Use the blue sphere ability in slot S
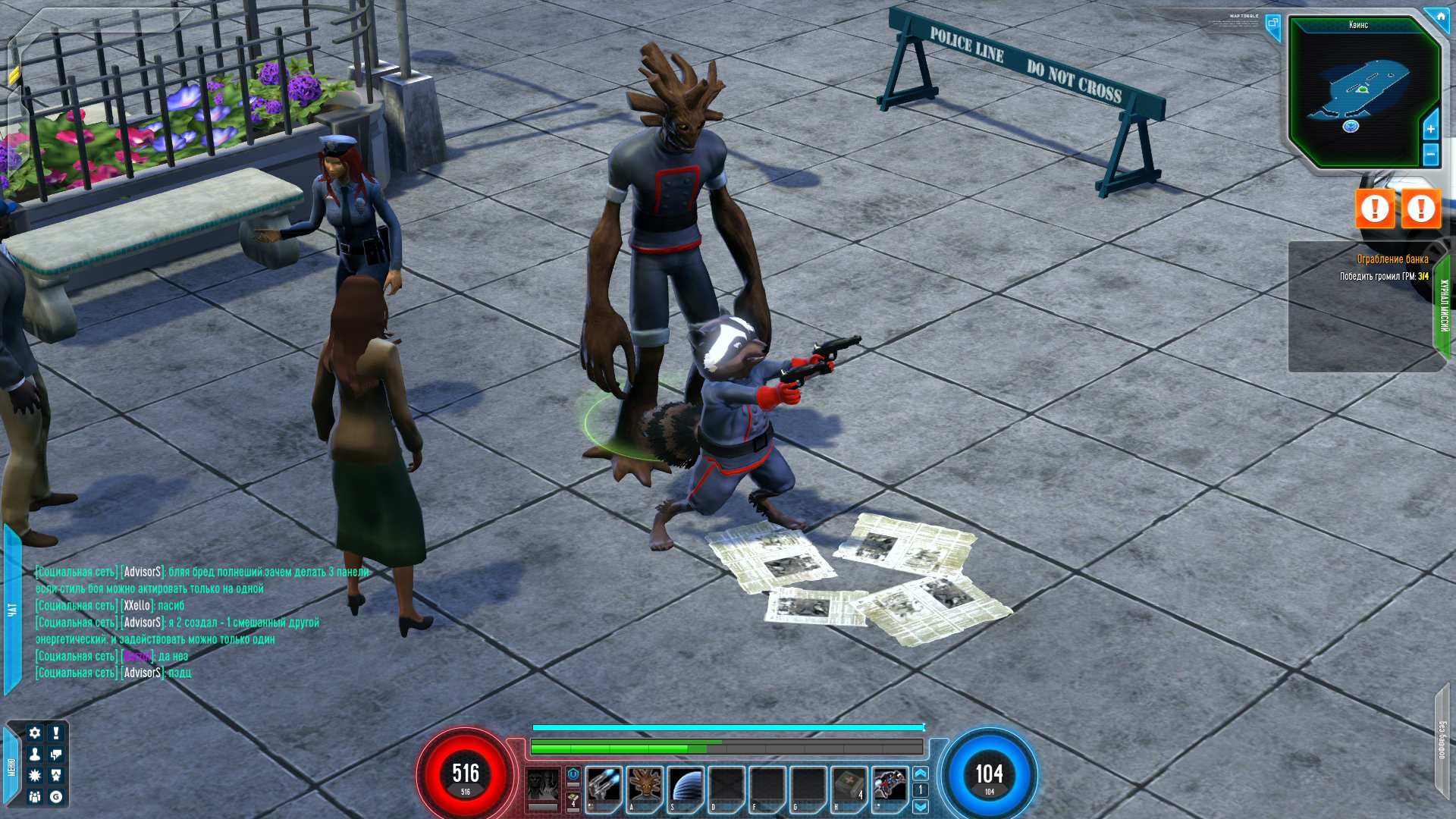Image resolution: width=1456 pixels, height=819 pixels. click(686, 785)
